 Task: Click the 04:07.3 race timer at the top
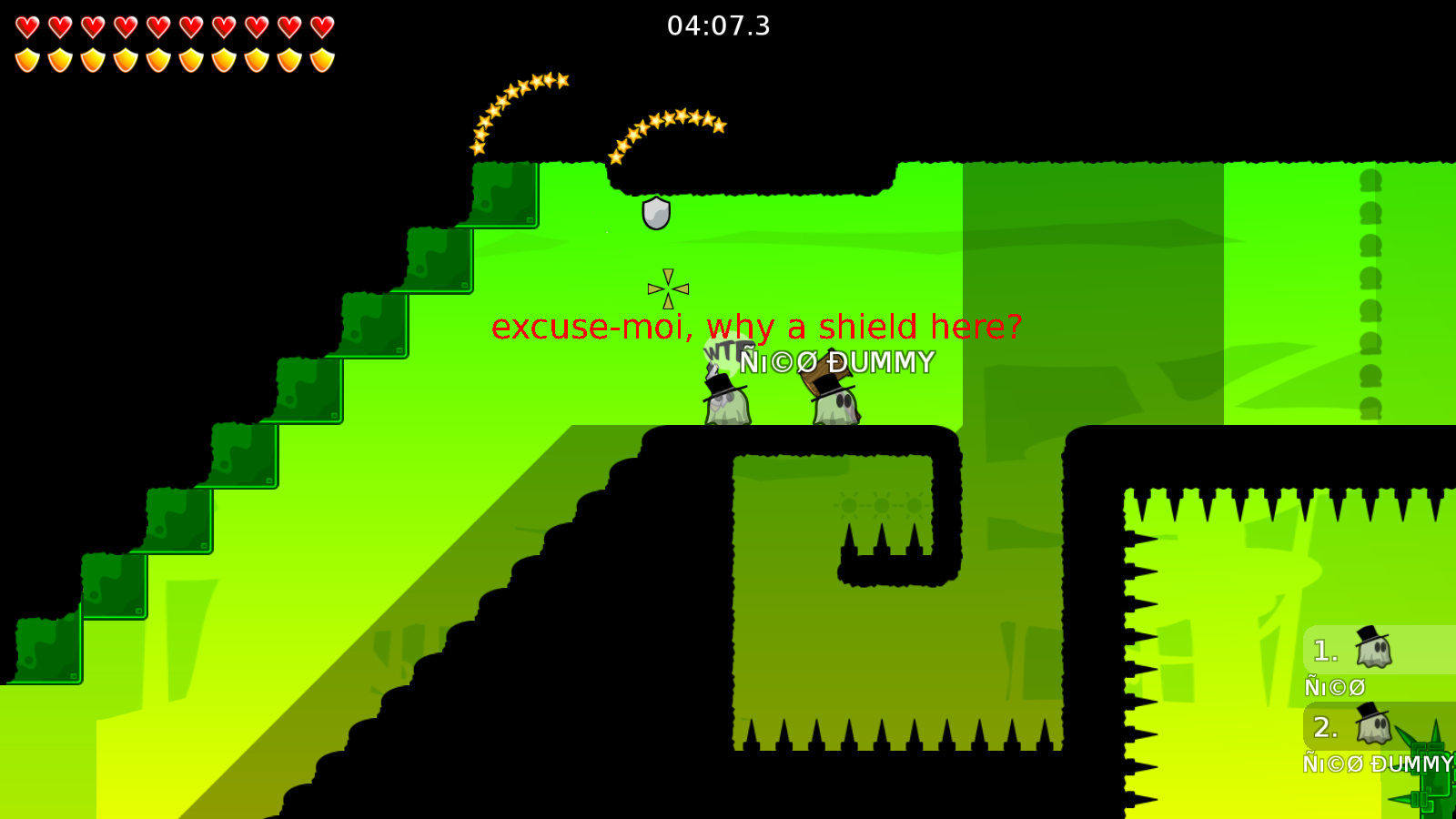coord(717,26)
